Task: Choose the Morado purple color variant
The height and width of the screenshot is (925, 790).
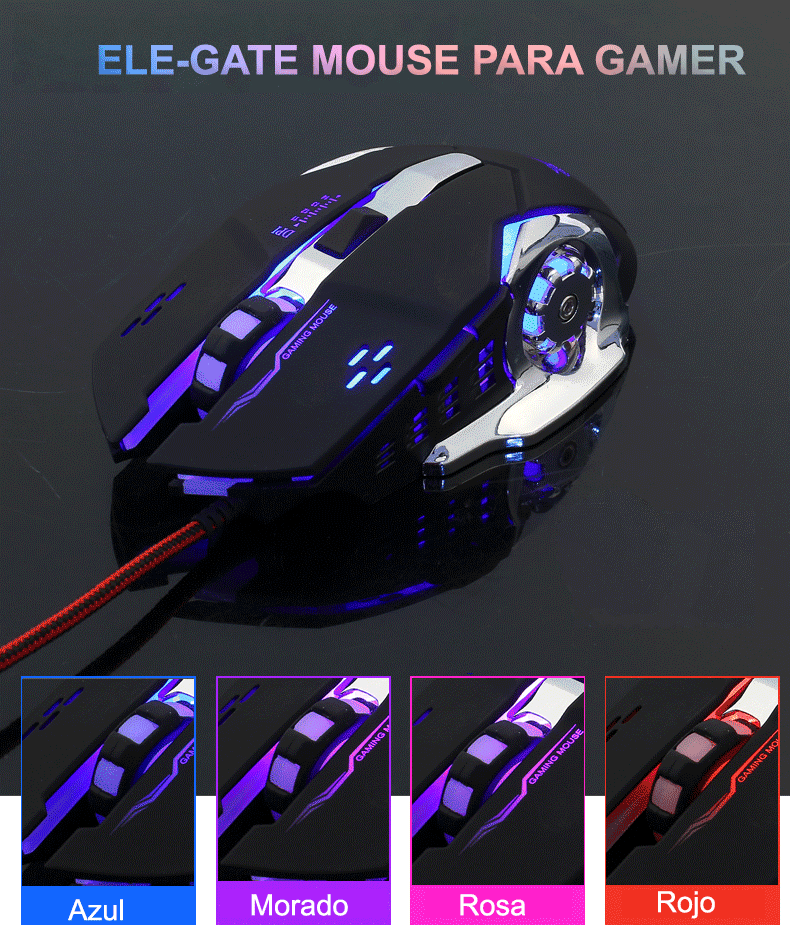Action: (303, 782)
